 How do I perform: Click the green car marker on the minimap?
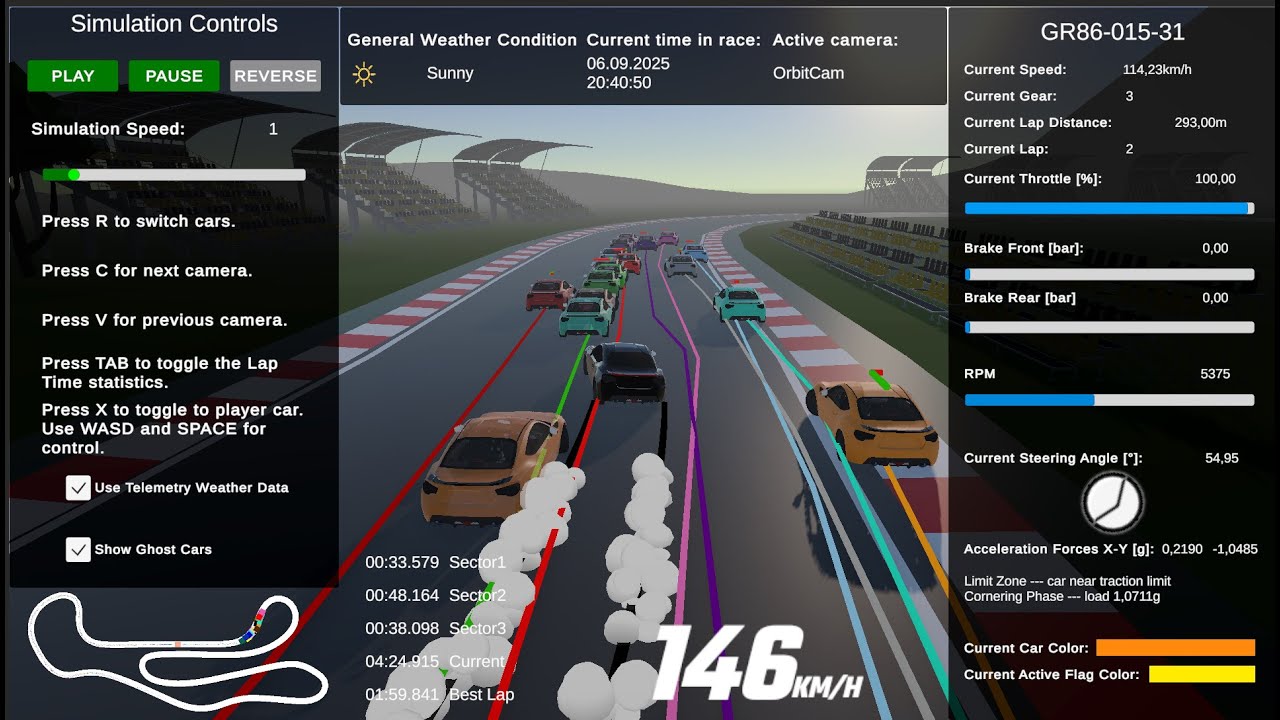[261, 624]
